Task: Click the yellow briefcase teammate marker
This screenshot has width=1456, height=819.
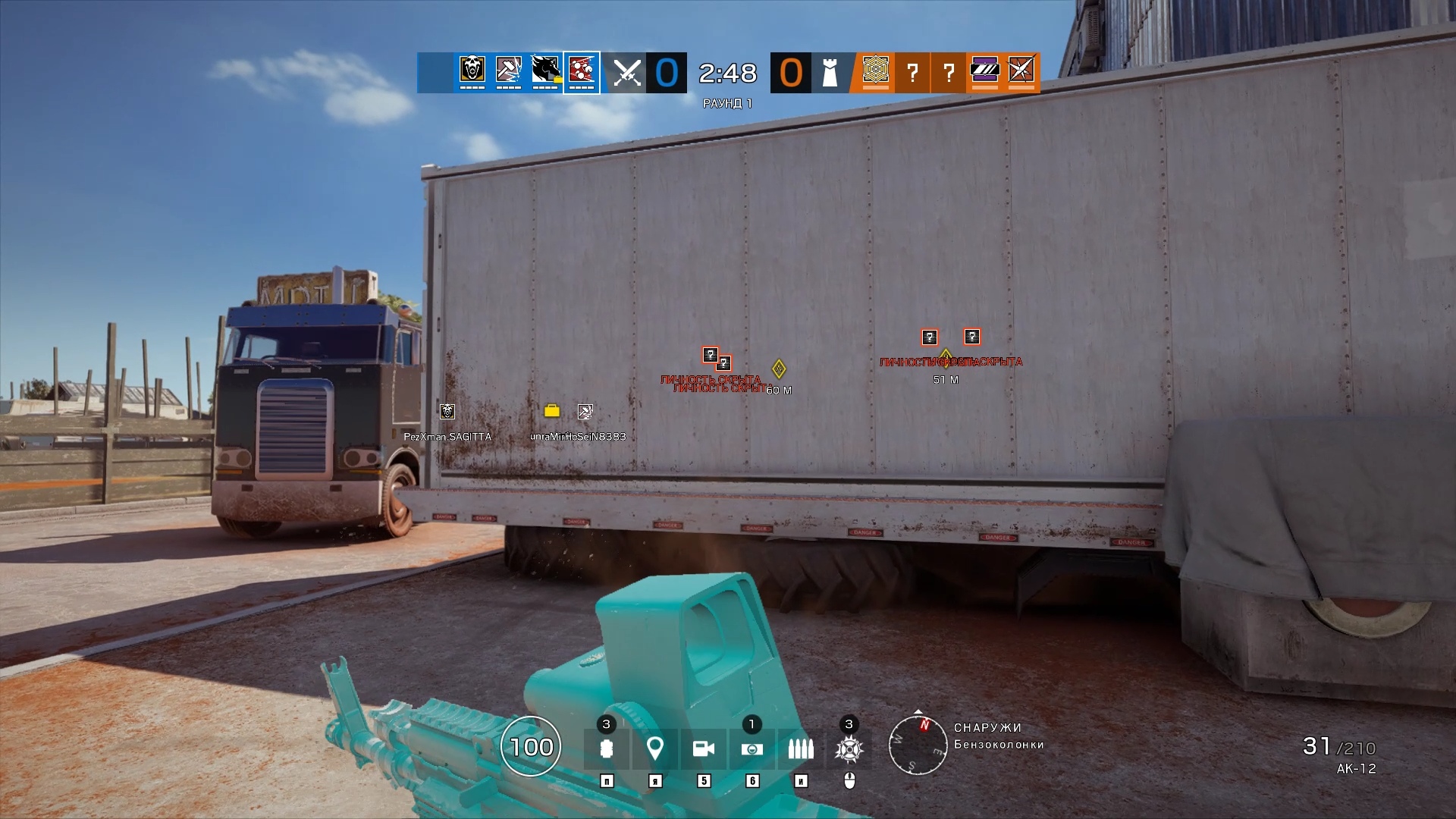Action: (x=552, y=411)
